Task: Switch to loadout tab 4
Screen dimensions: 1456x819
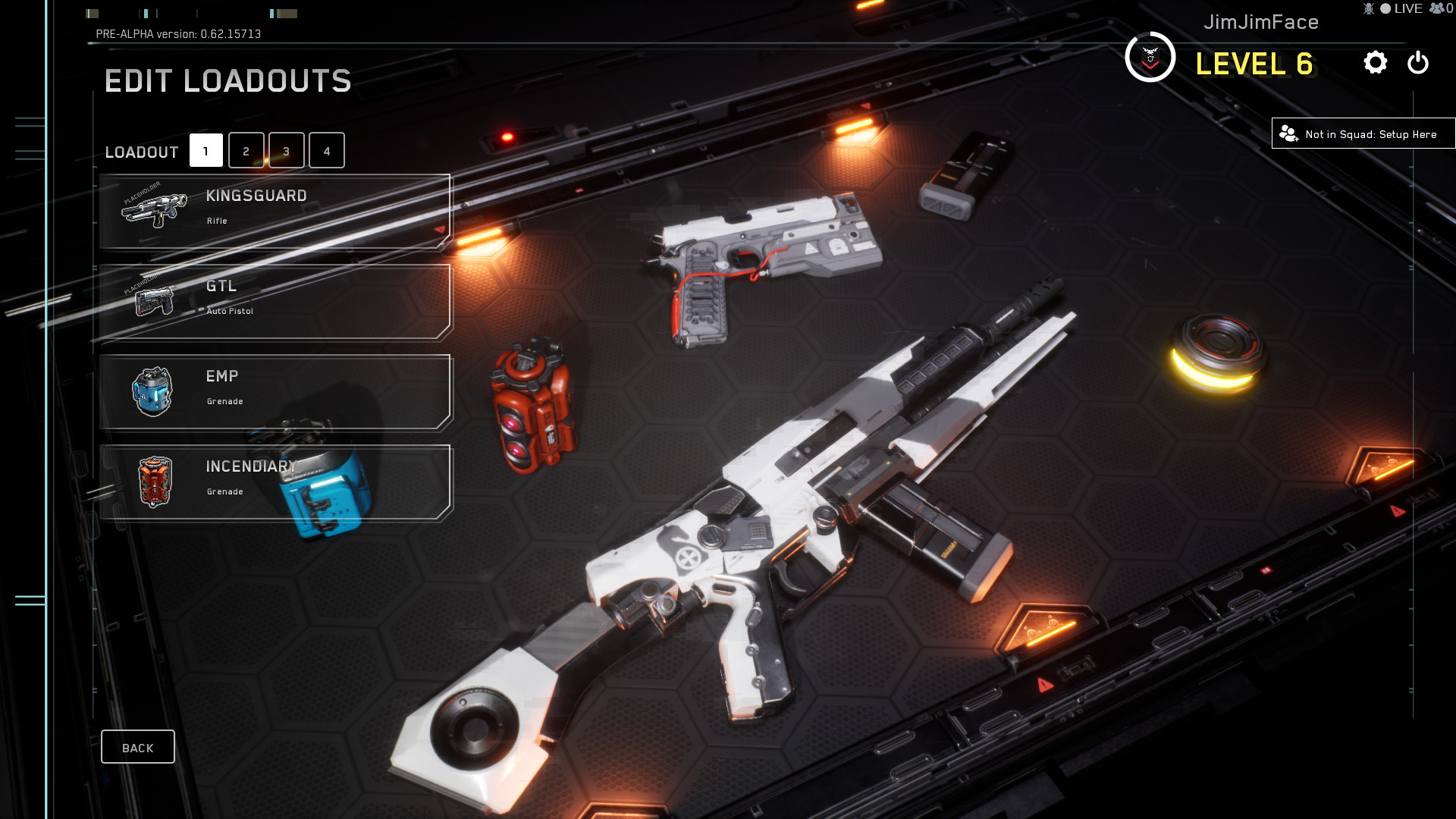Action: (x=327, y=150)
